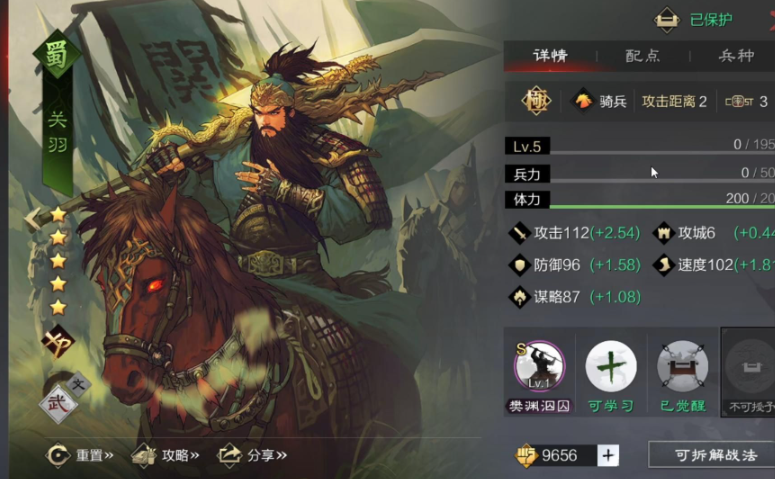Select the S-rank Lv.1 skill icon
Screen dimensions: 775x479
coord(539,366)
